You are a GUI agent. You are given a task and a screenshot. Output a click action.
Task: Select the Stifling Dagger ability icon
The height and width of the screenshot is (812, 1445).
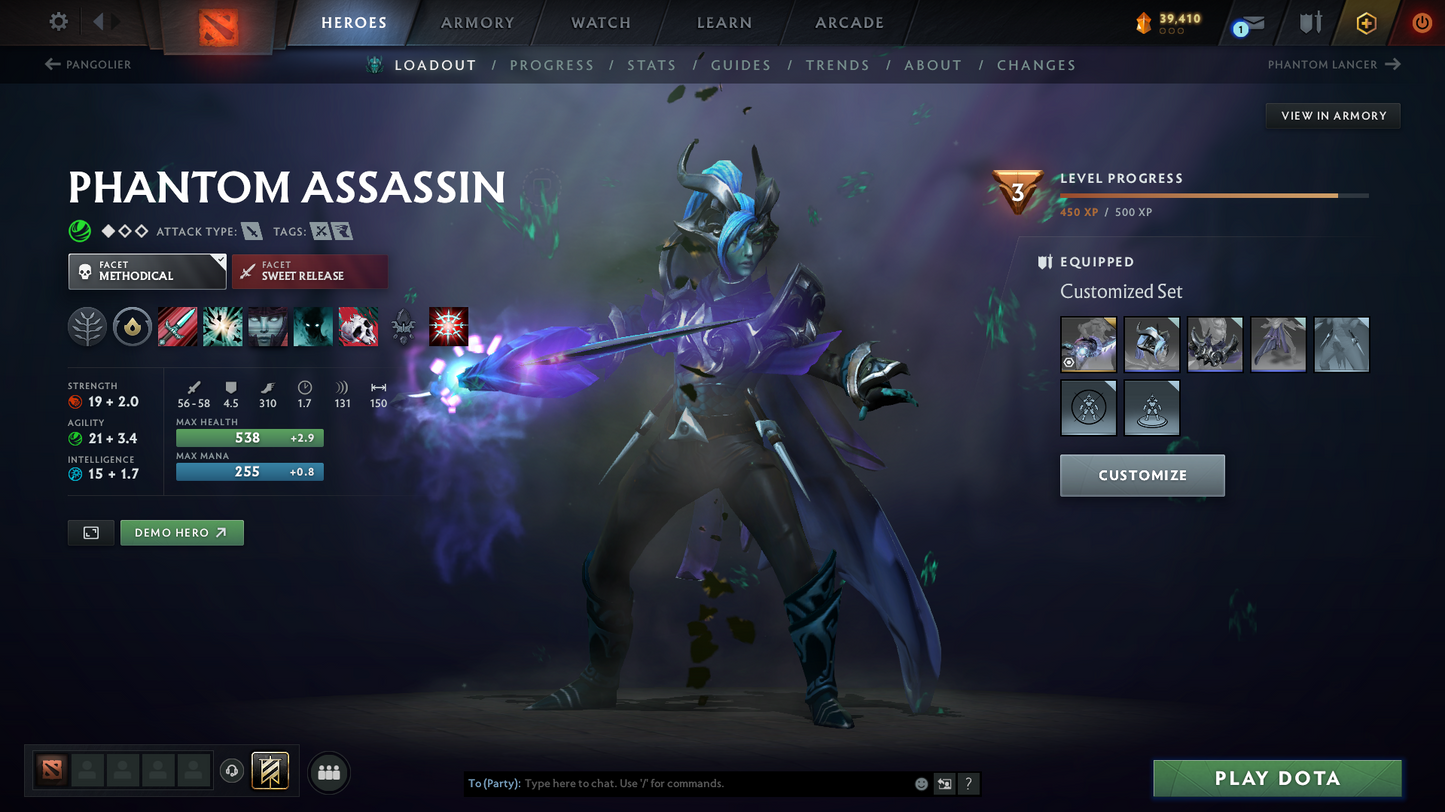[177, 326]
